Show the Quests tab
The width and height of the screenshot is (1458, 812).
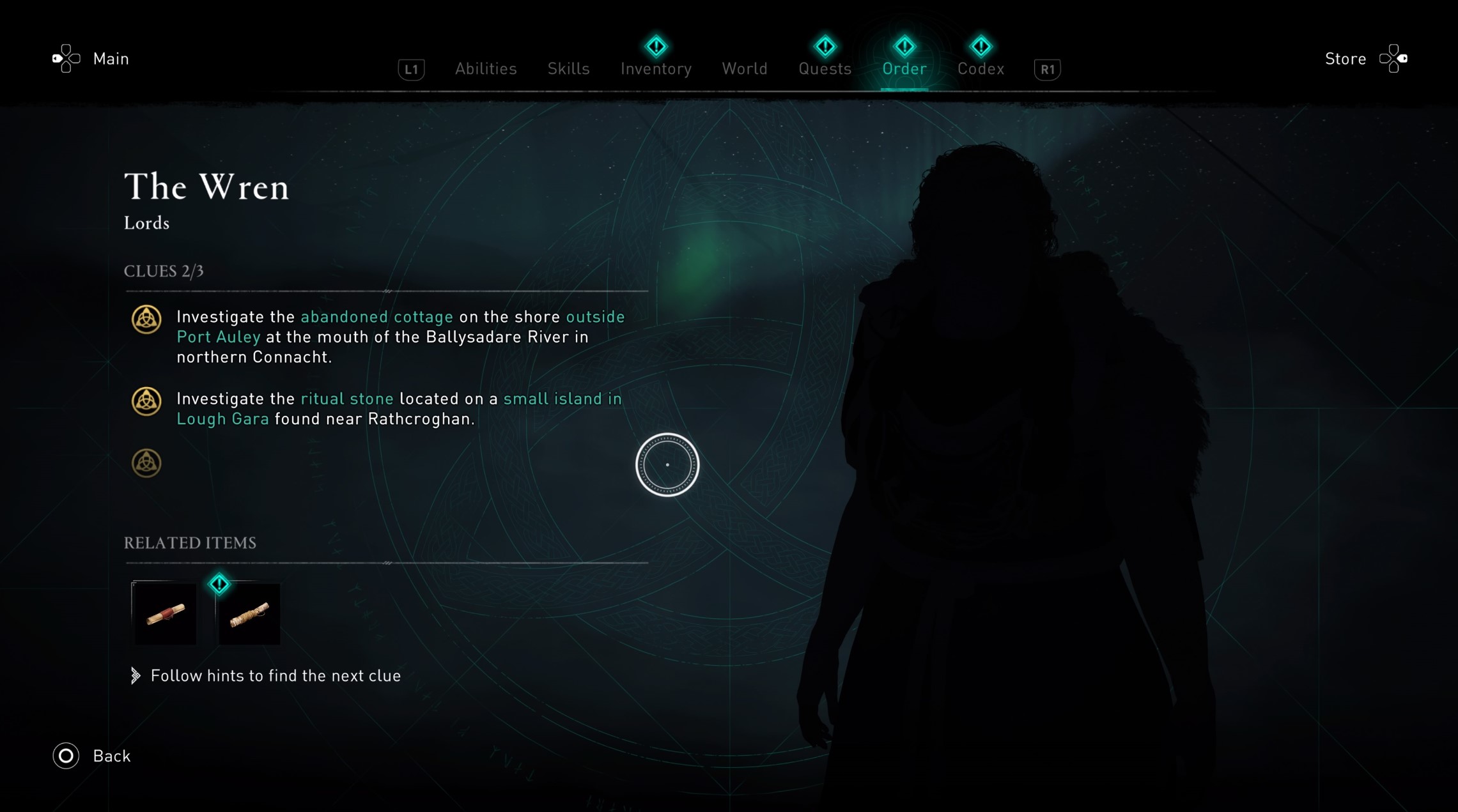click(x=825, y=68)
